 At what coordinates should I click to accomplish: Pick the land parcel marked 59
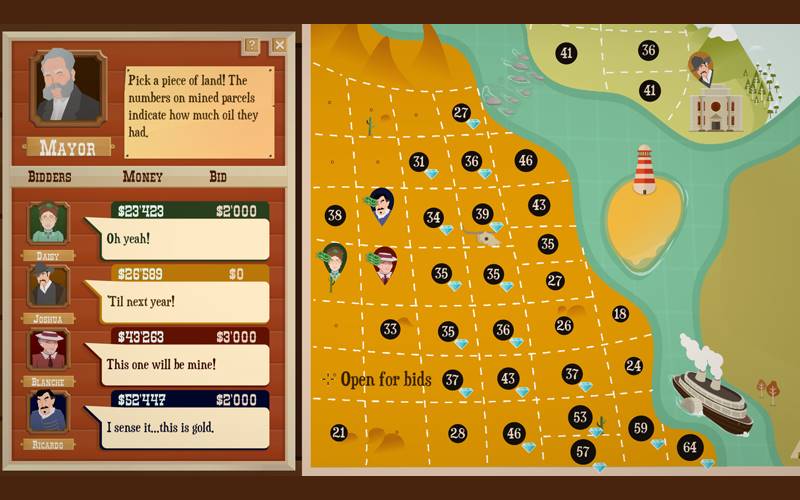pyautogui.click(x=641, y=428)
